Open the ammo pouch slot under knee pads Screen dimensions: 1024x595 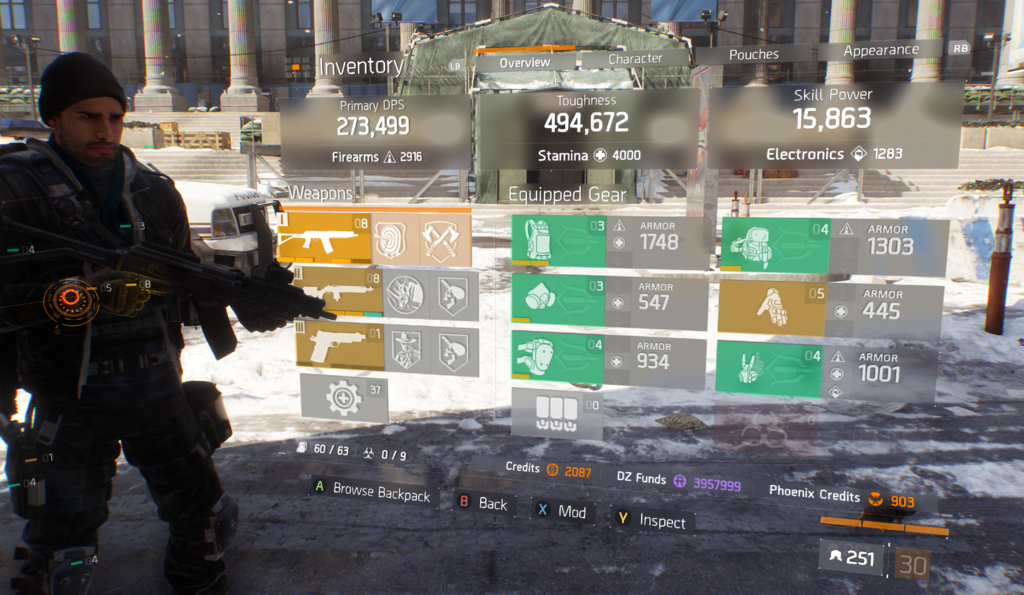coord(557,412)
